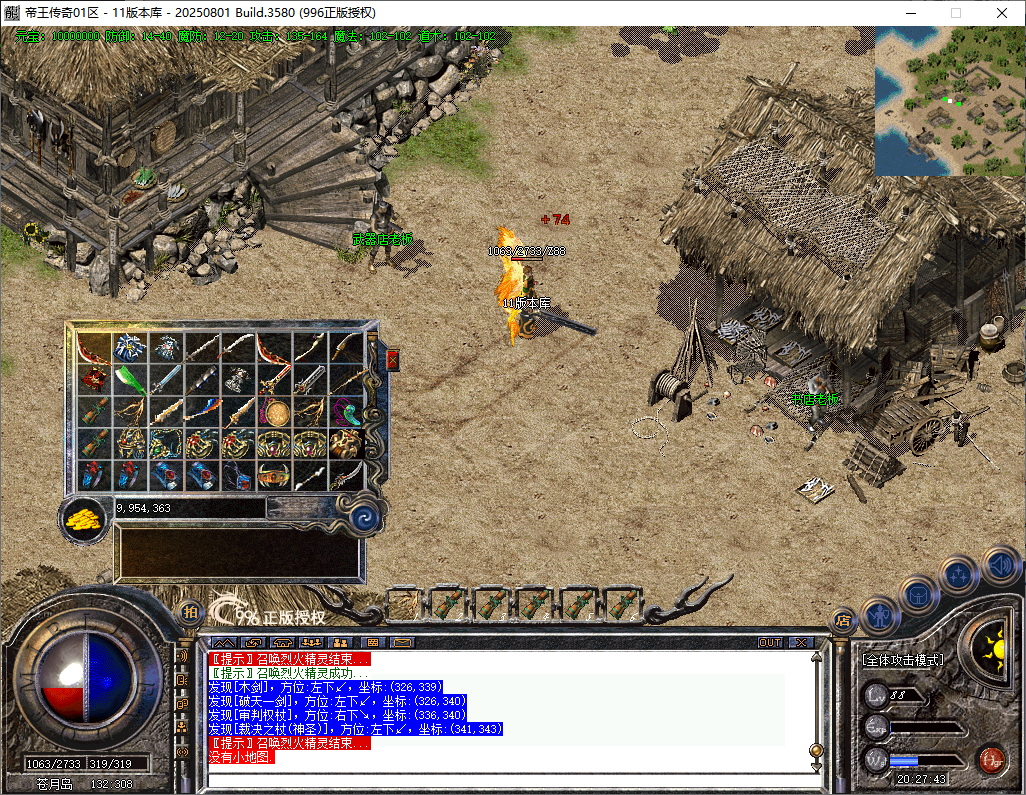Viewport: 1026px width, 795px height.
Task: Open the shop with the 店 button
Action: 842,619
